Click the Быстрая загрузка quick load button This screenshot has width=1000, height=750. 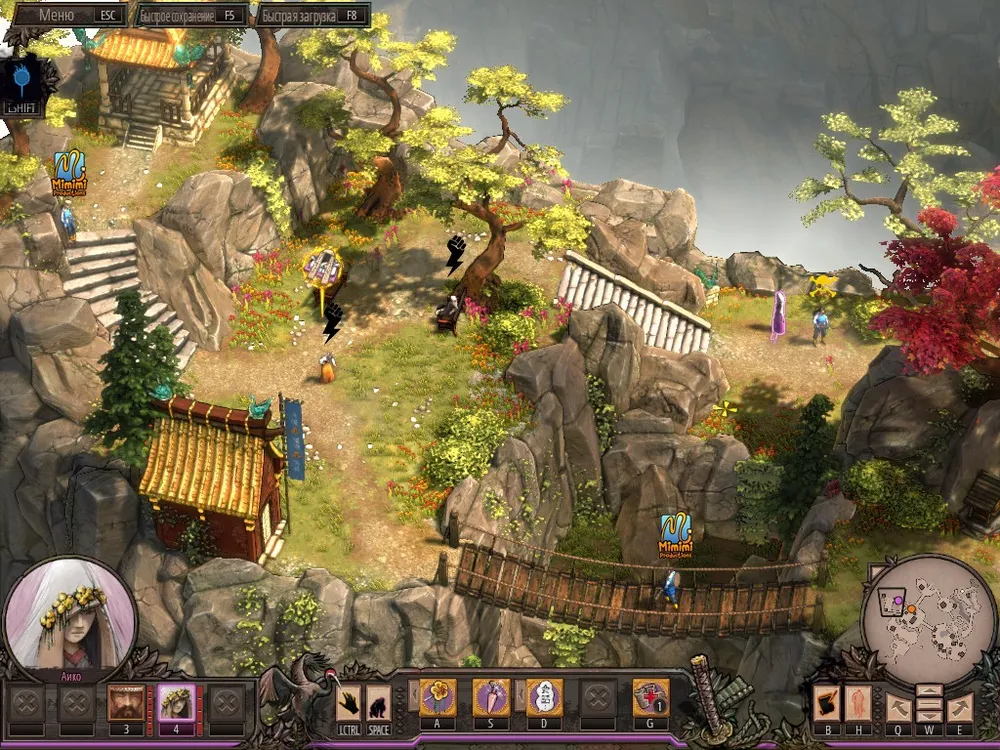click(x=312, y=15)
